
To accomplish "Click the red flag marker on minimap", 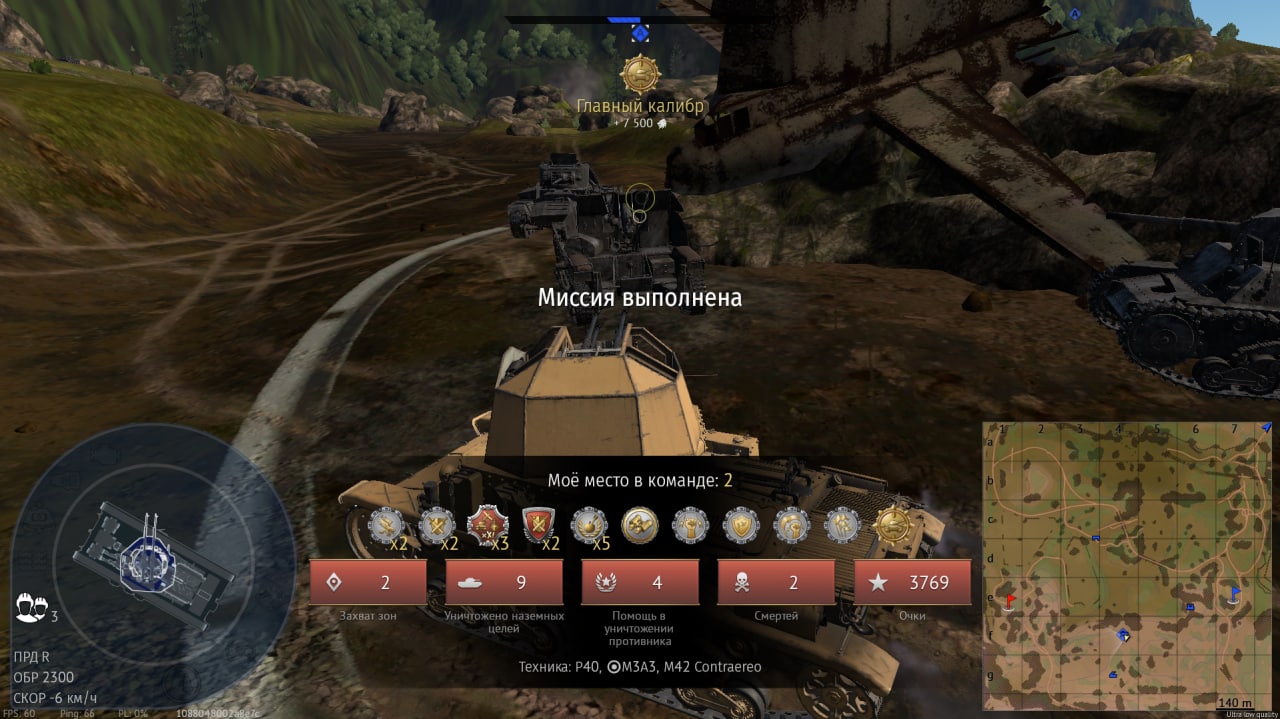I will click(1011, 601).
